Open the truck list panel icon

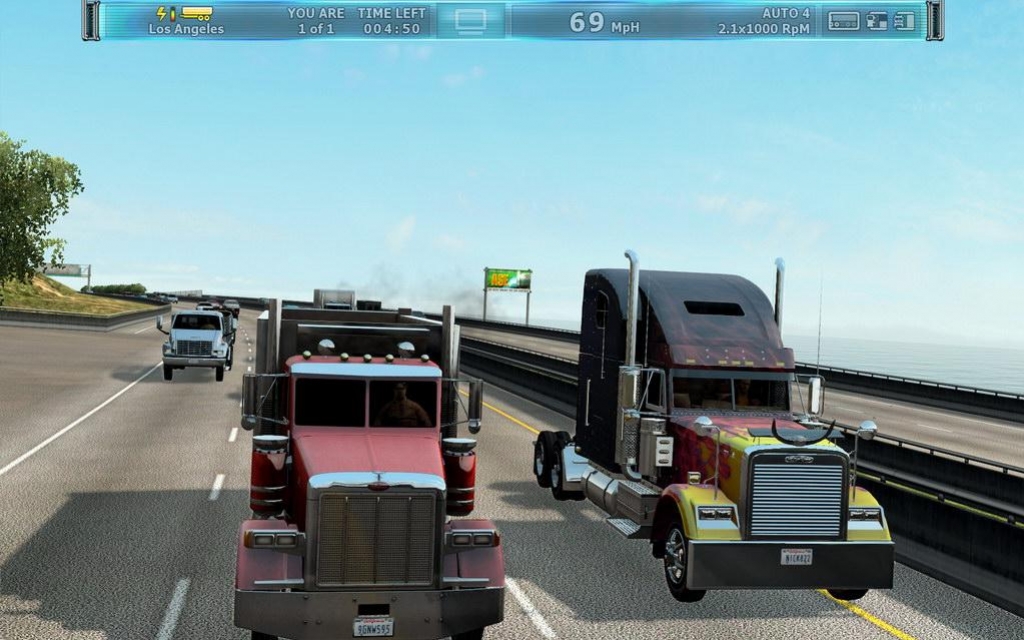pos(904,20)
